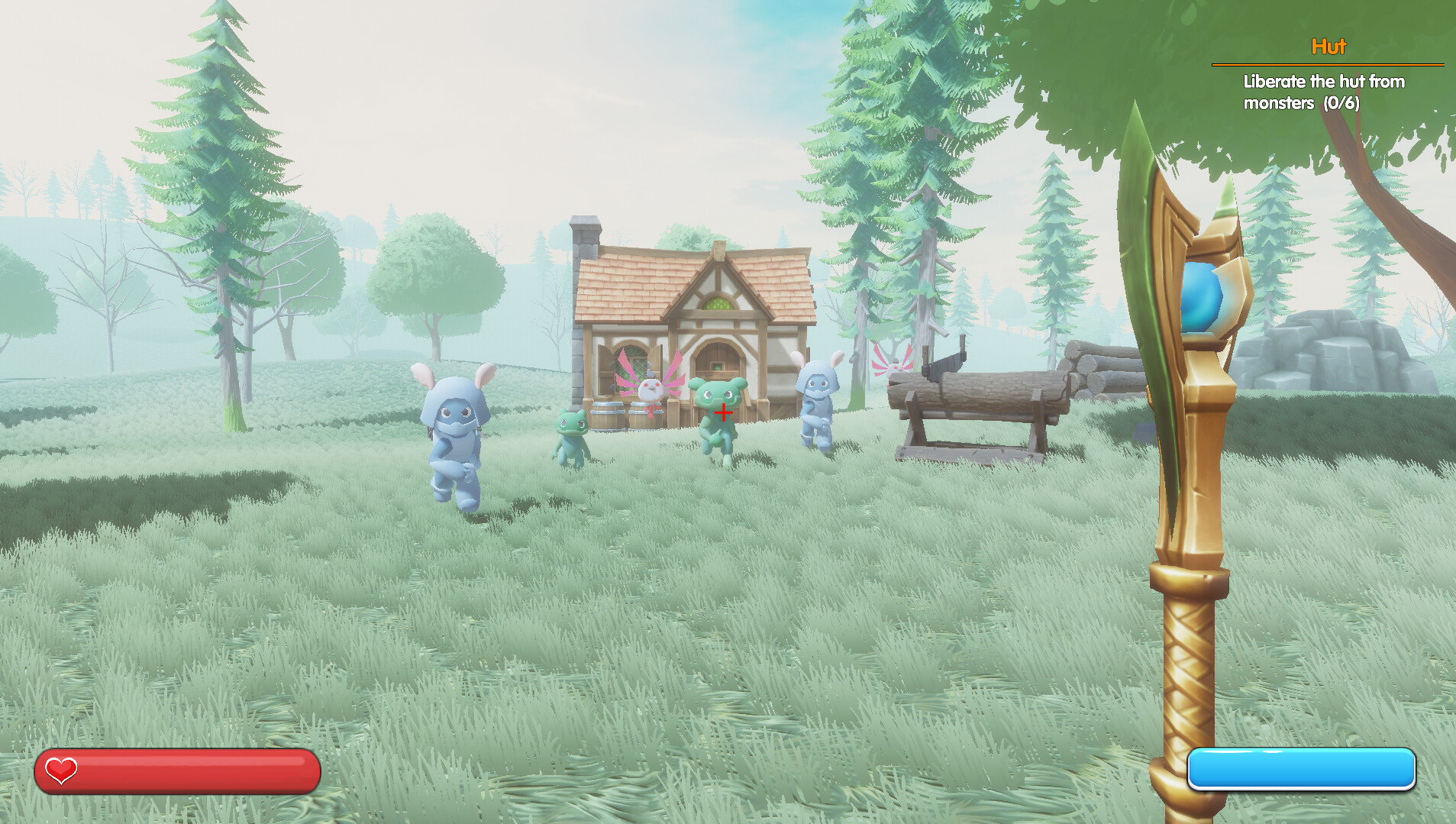Image resolution: width=1456 pixels, height=824 pixels.
Task: Click the red crosshair in screen center
Action: click(722, 412)
